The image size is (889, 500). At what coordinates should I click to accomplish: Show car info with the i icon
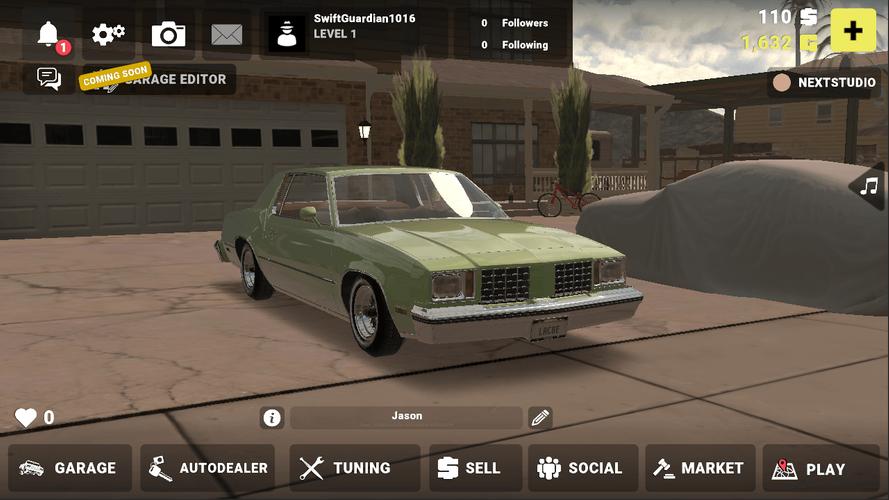tap(271, 418)
